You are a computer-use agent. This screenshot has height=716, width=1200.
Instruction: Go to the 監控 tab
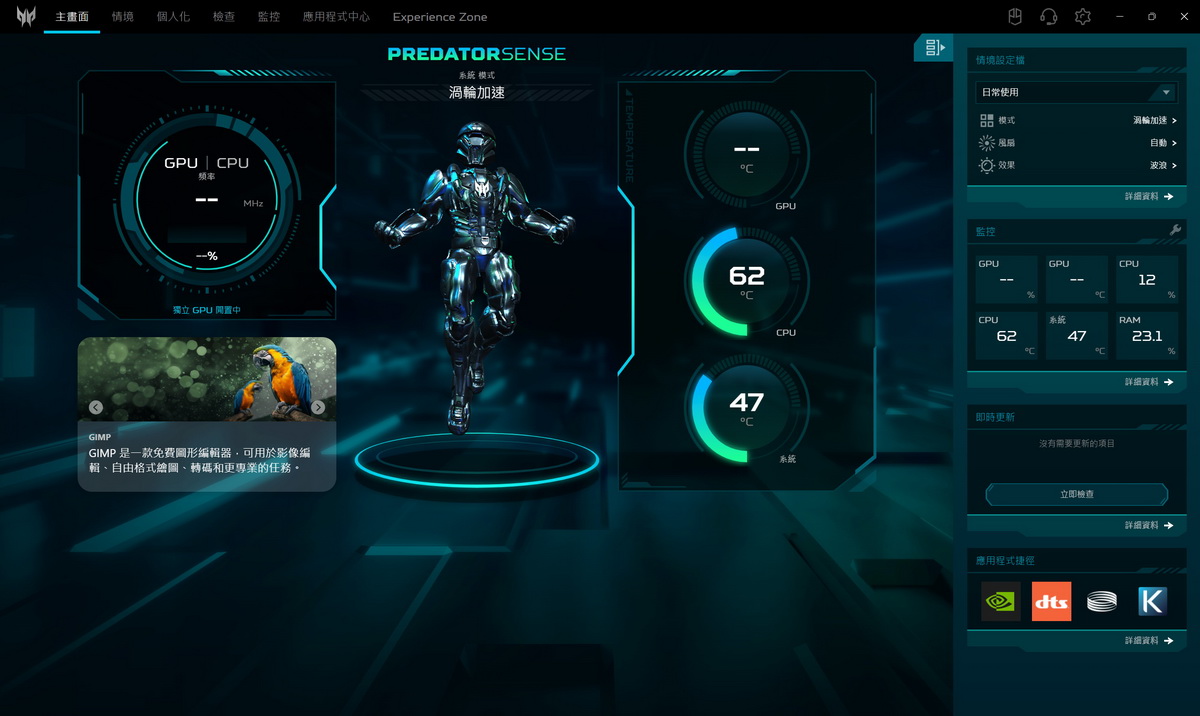[268, 17]
